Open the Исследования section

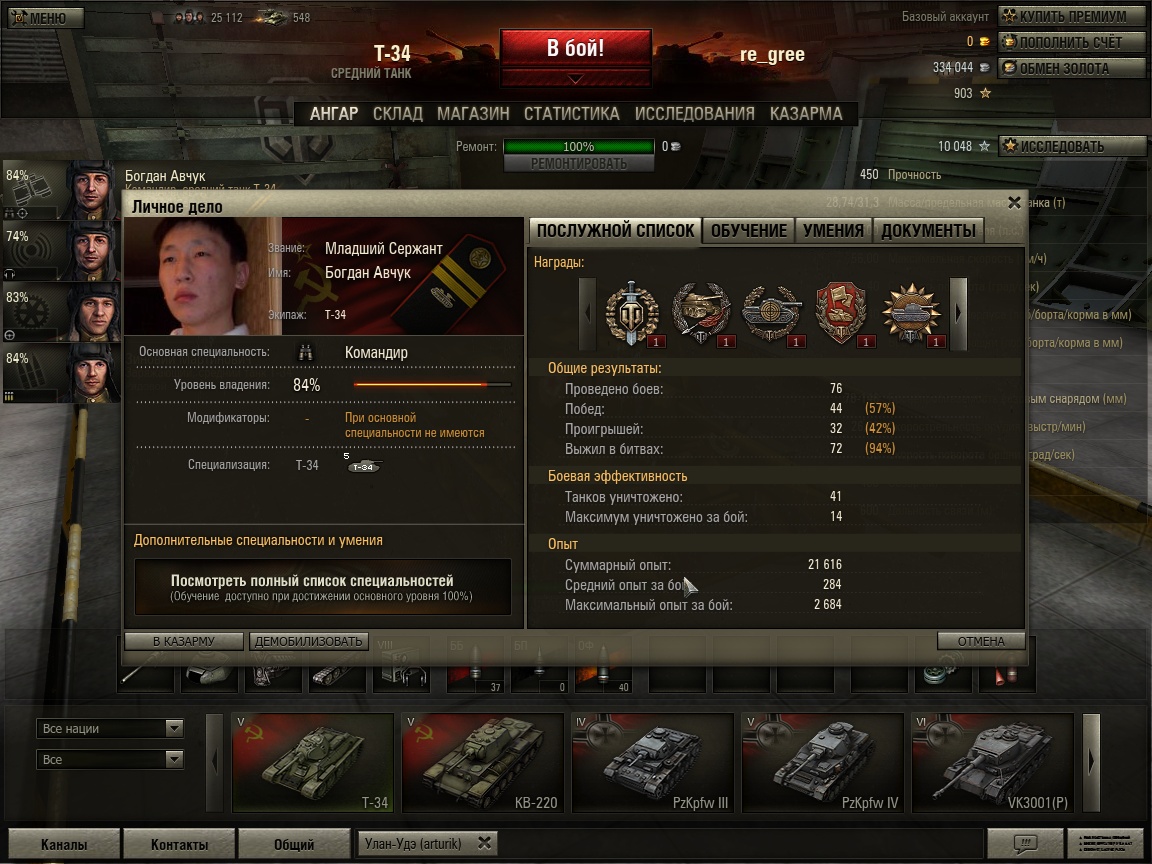click(x=694, y=114)
